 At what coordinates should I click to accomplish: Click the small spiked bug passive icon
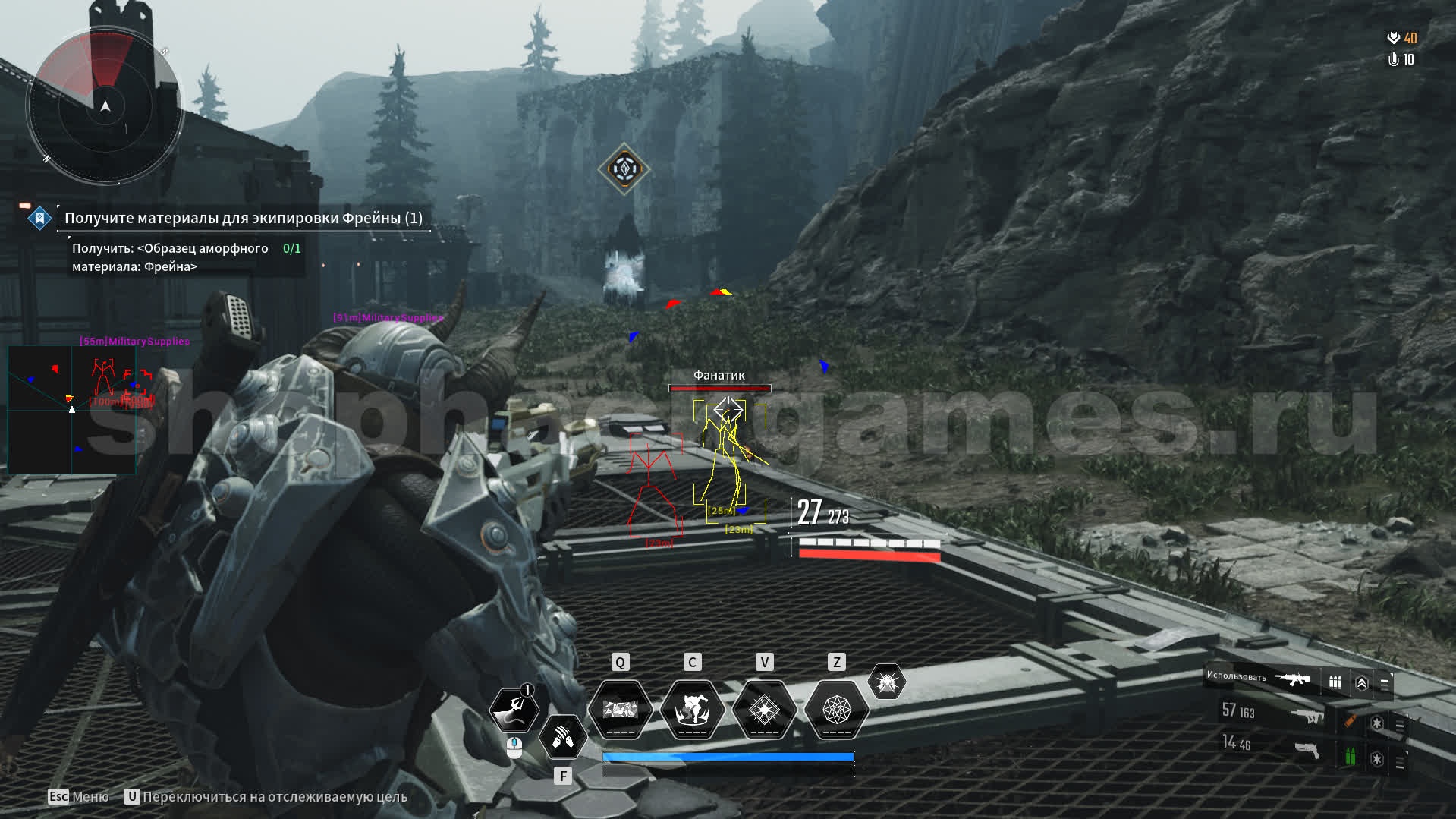[886, 682]
